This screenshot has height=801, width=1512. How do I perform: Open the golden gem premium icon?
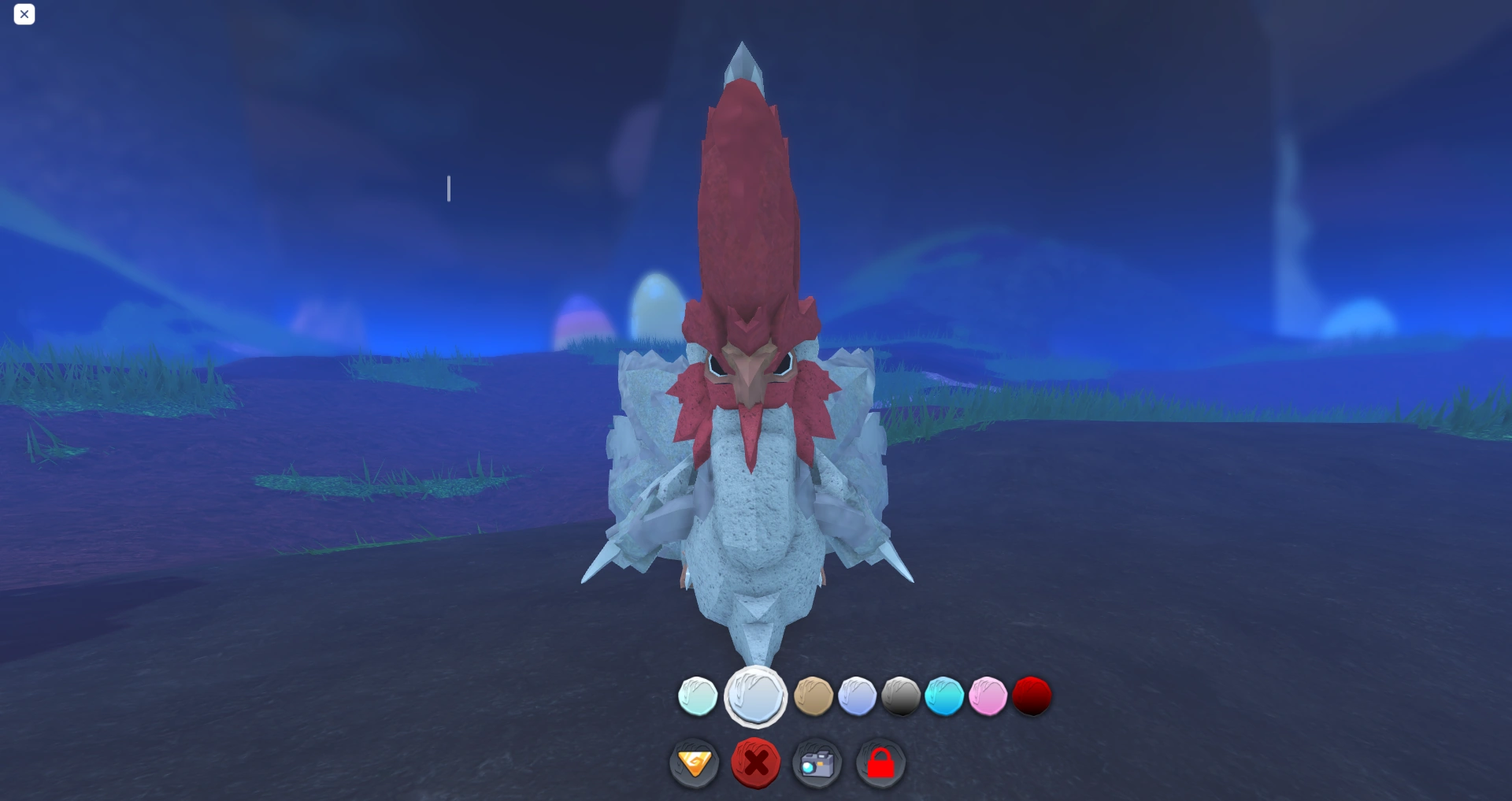694,762
